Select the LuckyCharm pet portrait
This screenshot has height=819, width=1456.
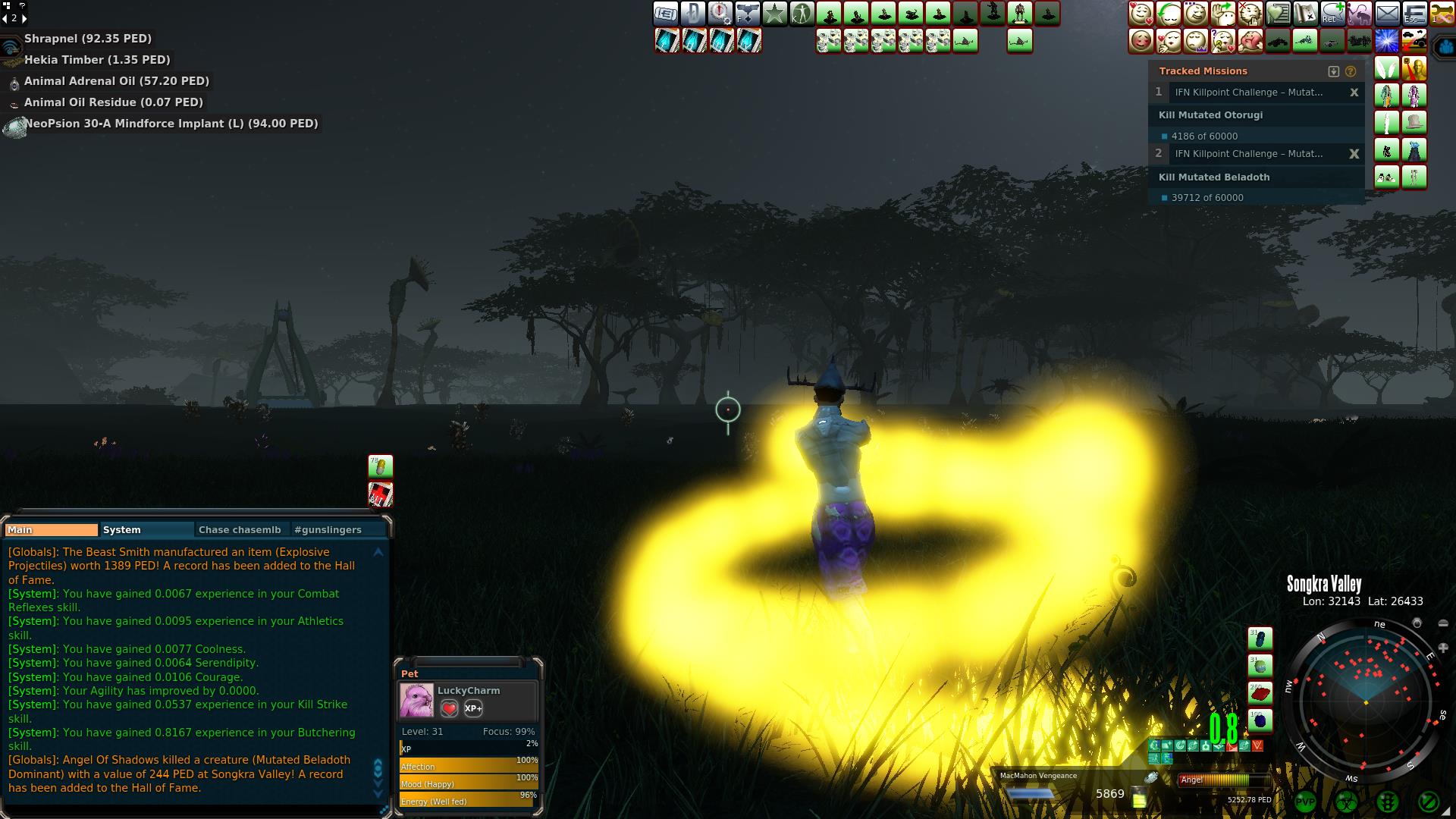(416, 700)
